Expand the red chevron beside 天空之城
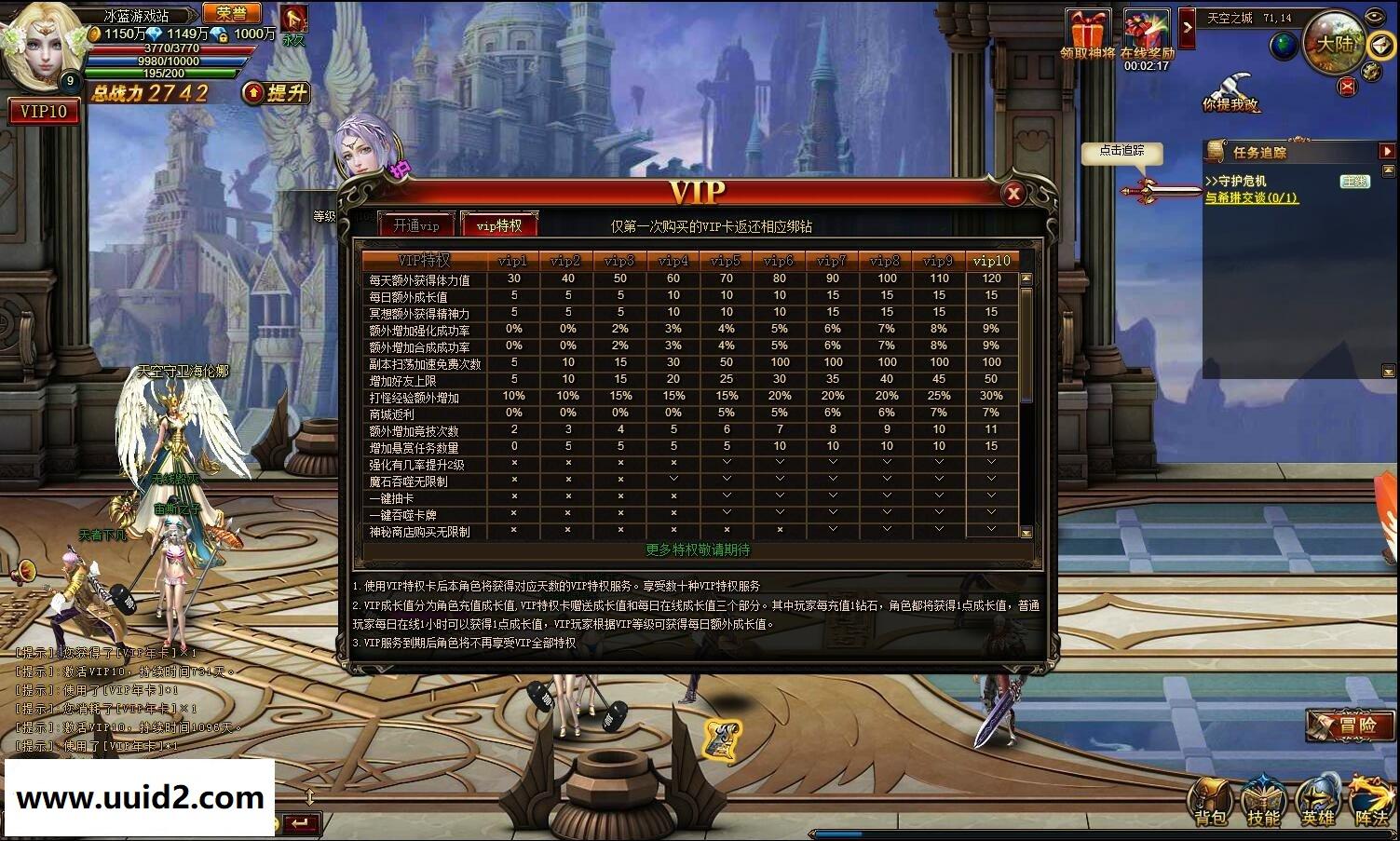 1187,27
